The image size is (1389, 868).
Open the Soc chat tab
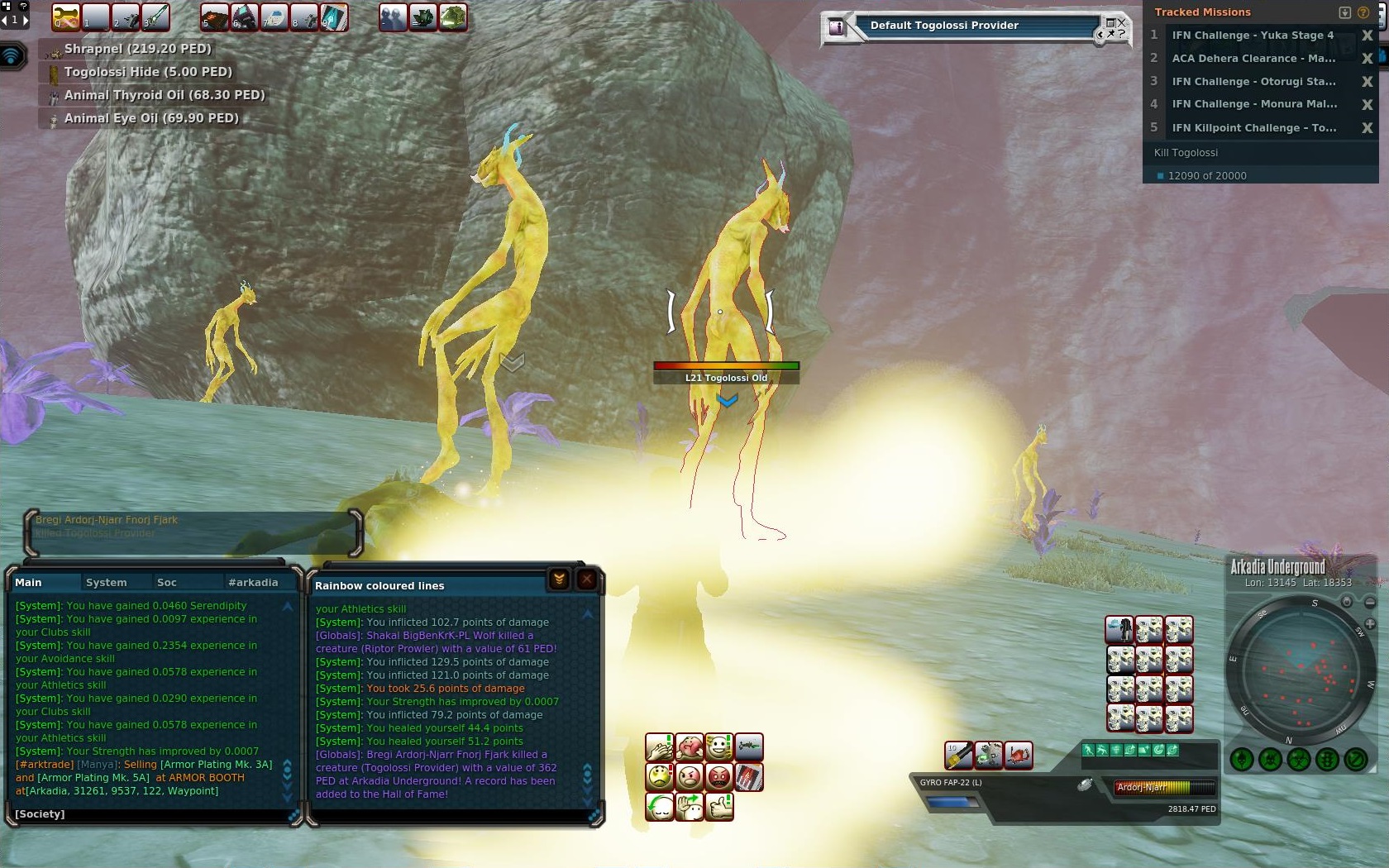click(x=166, y=582)
